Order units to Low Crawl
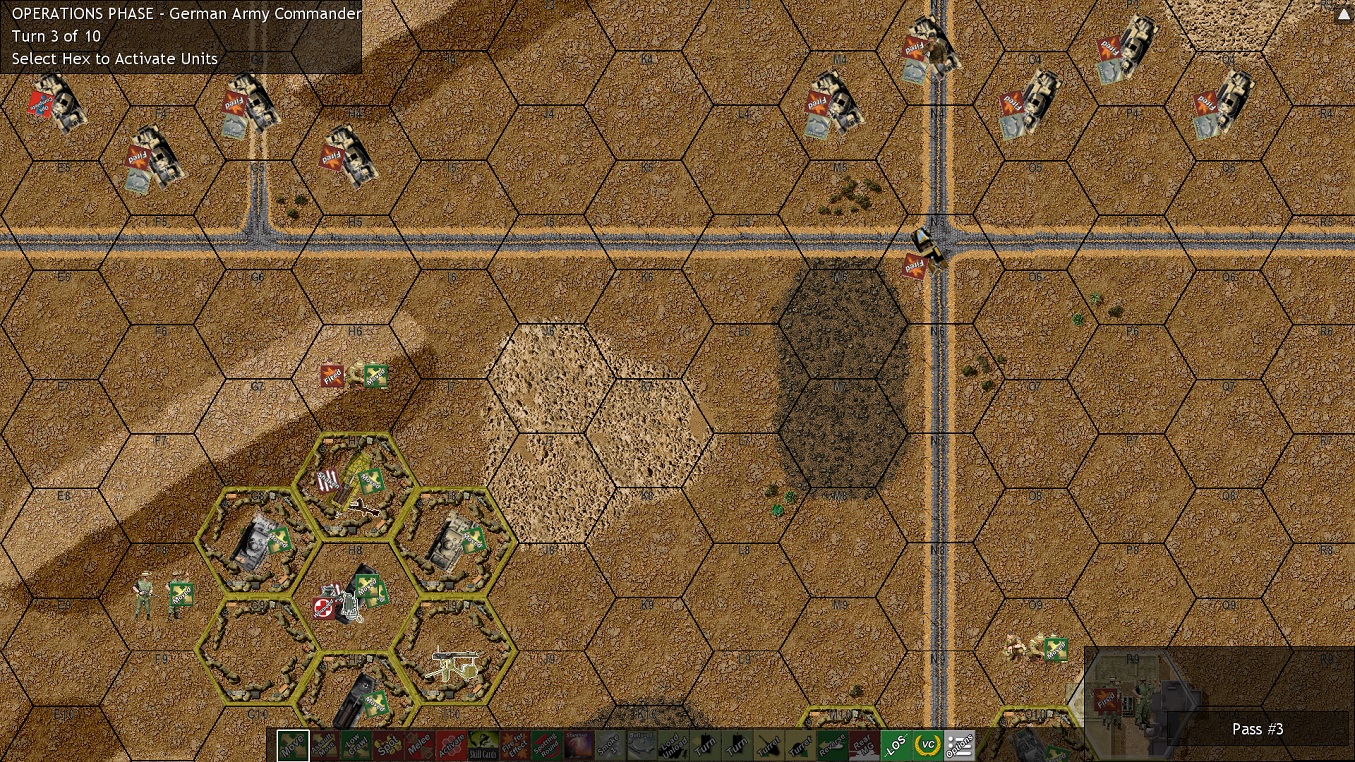The width and height of the screenshot is (1355, 762). point(357,744)
